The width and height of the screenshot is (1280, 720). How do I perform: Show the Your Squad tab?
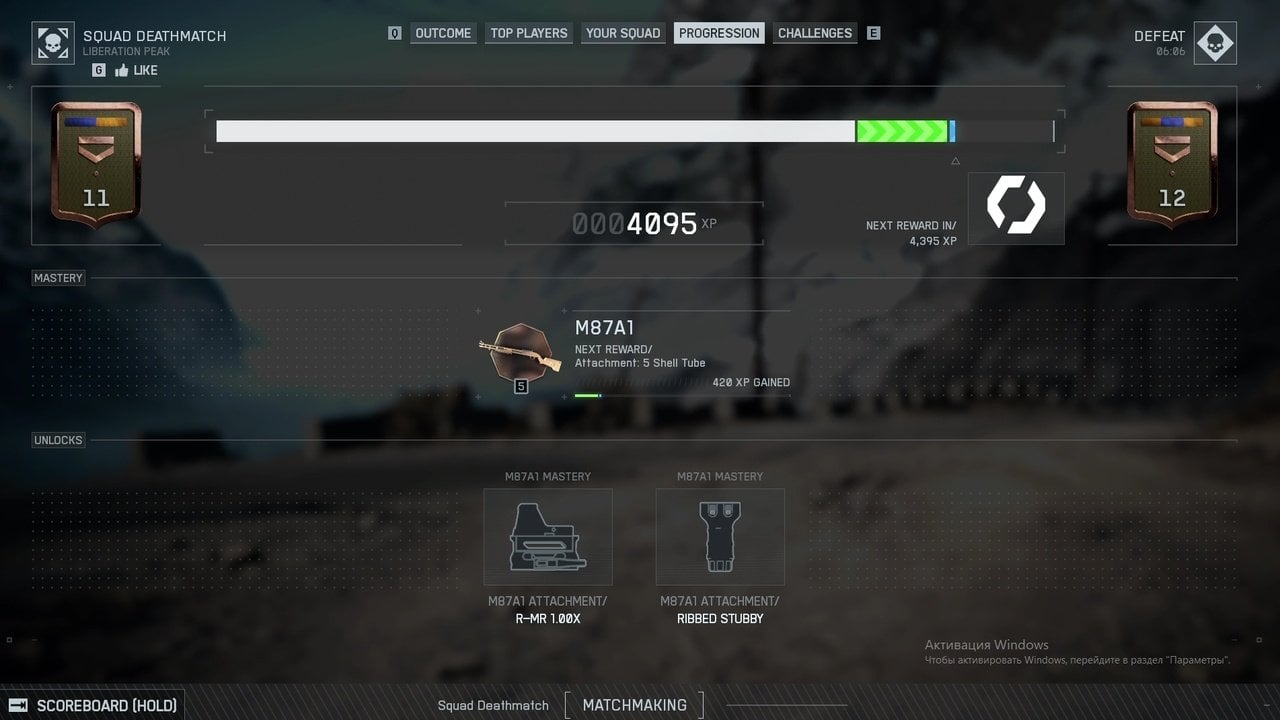point(623,33)
